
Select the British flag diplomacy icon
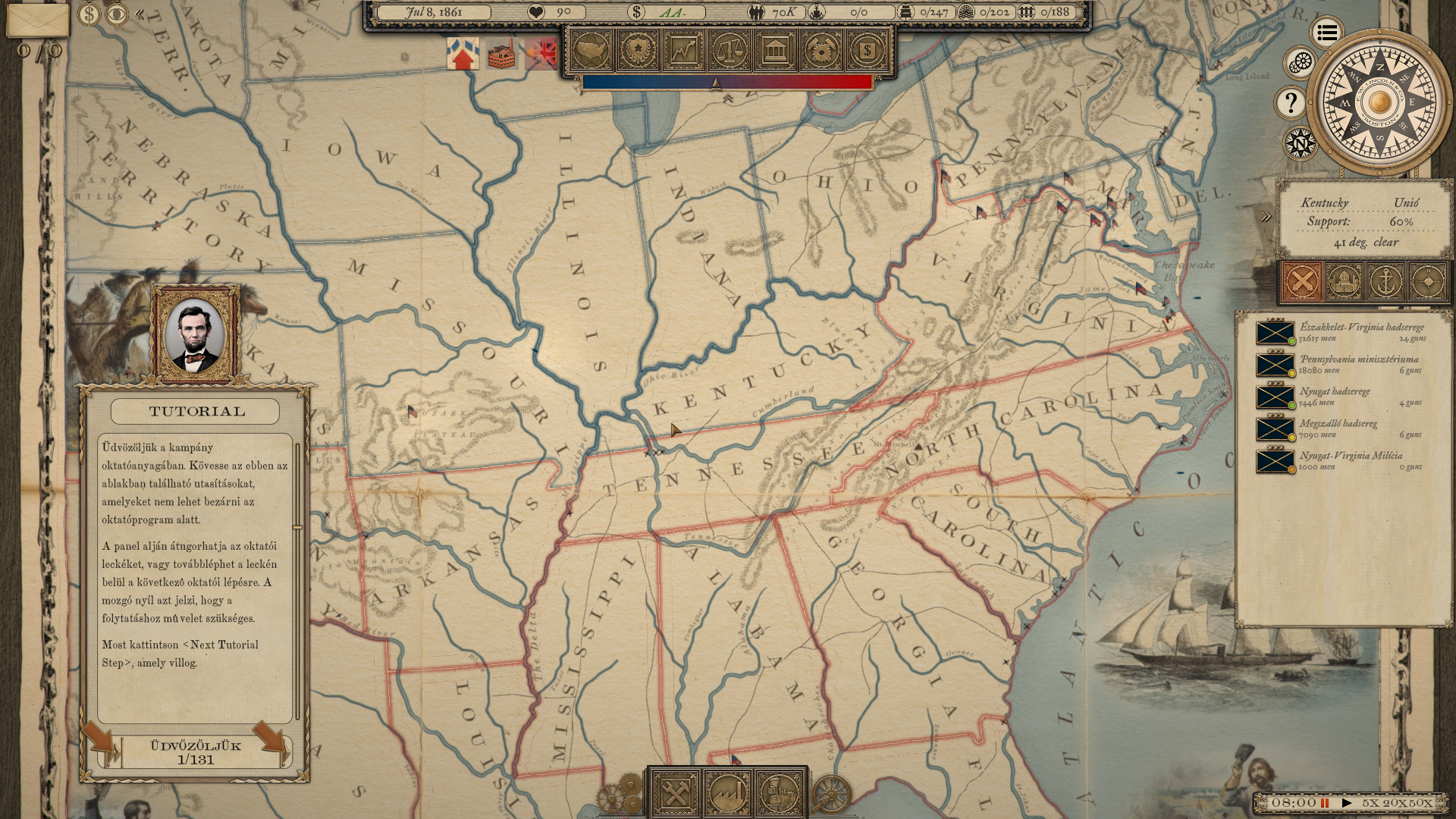pos(541,54)
